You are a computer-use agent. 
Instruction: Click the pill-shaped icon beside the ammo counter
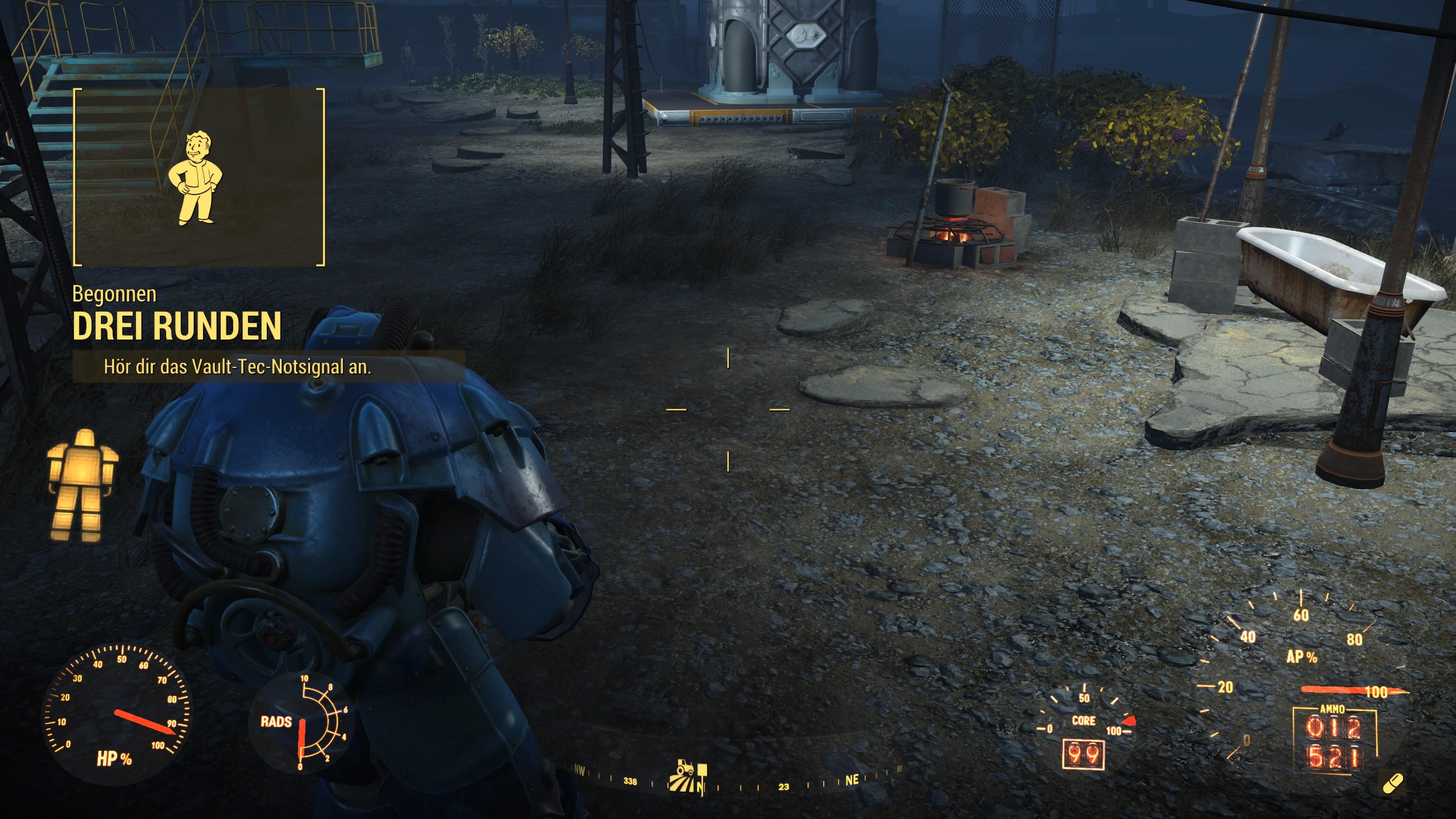click(1392, 784)
